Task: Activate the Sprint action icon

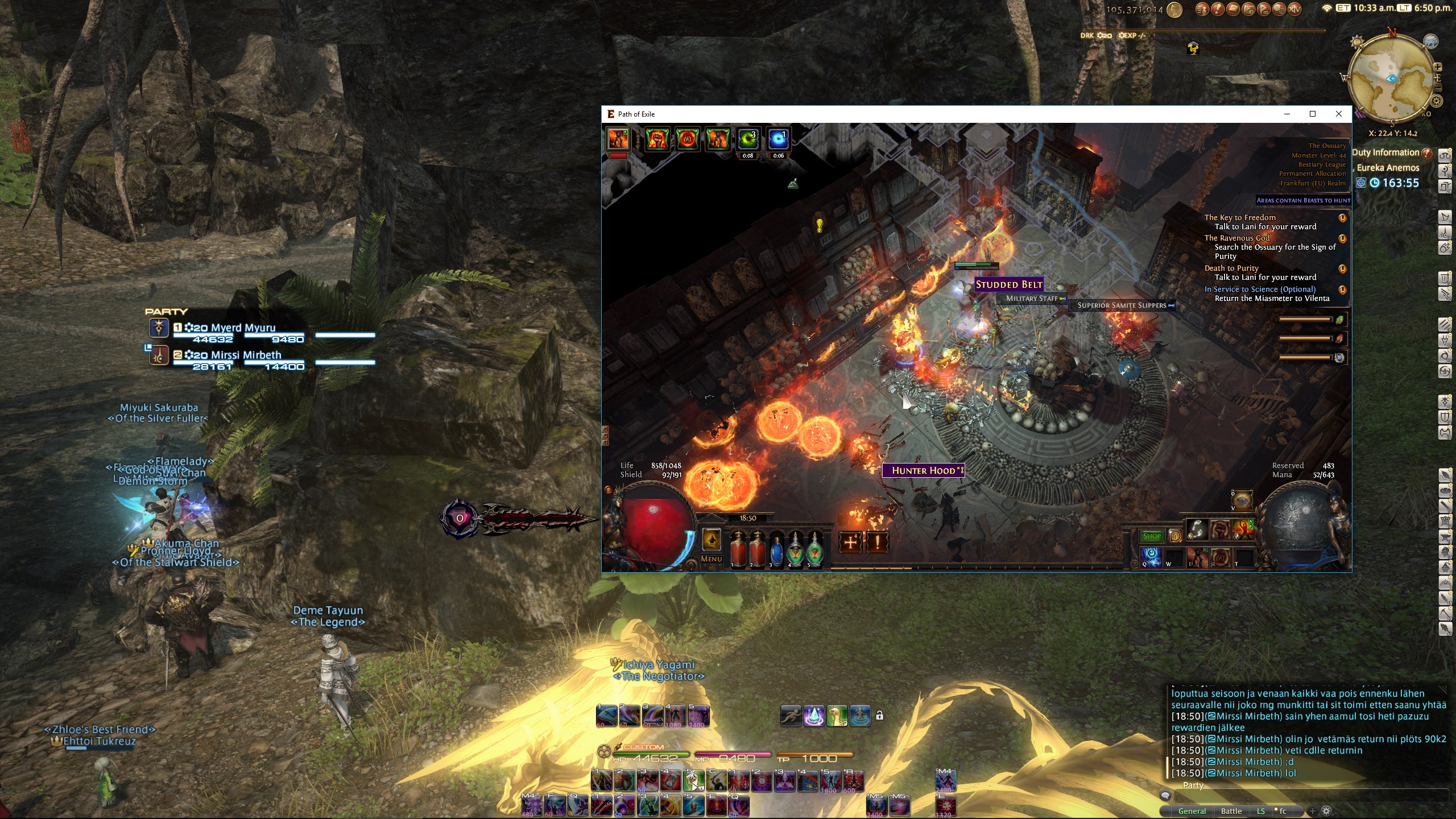Action: pos(791,715)
